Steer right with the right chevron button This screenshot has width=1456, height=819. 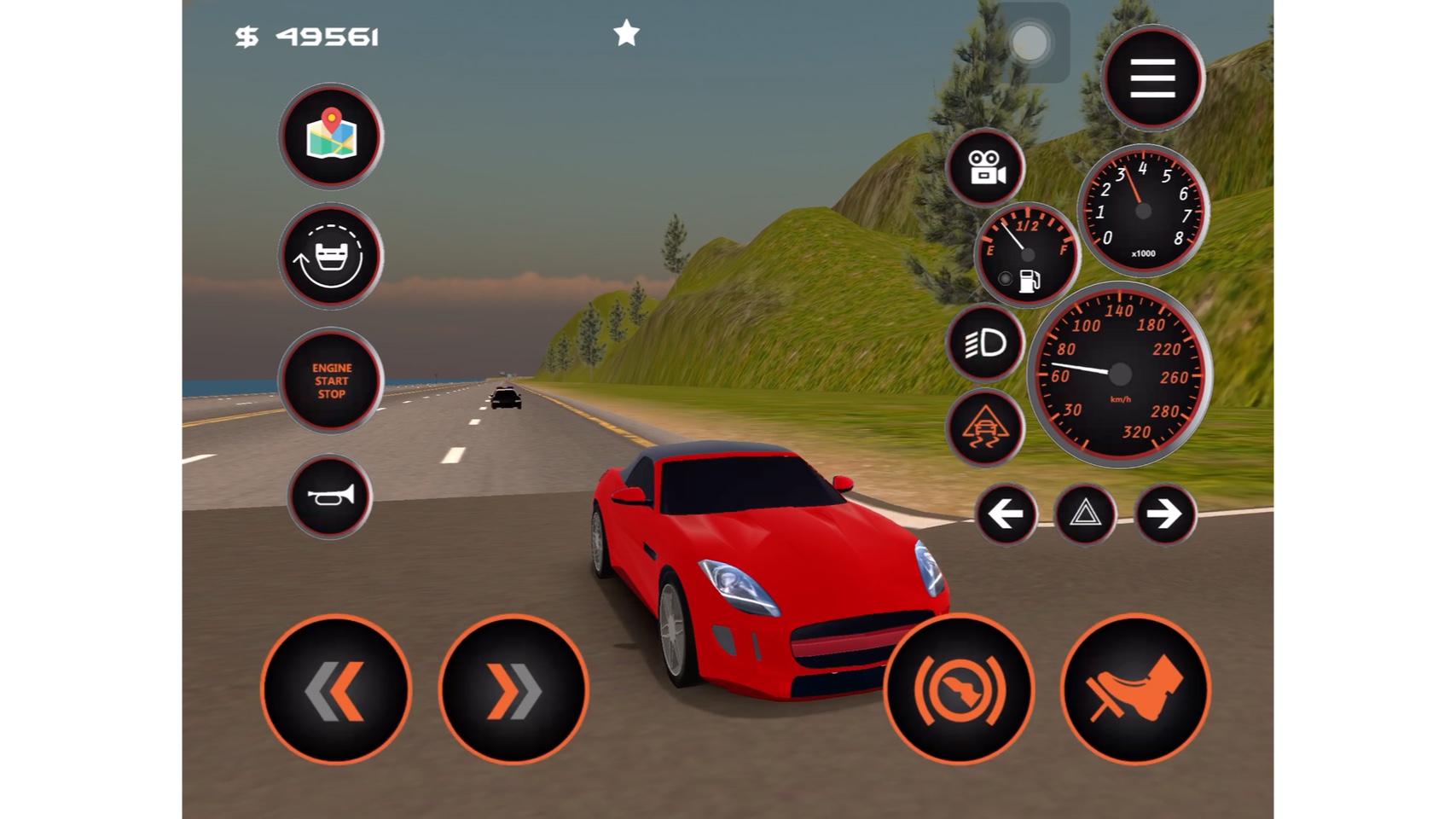click(513, 688)
